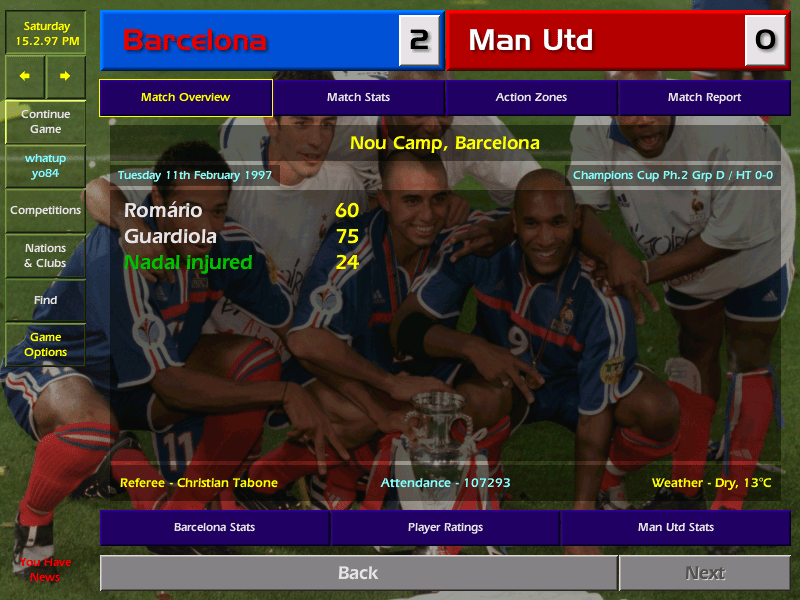The height and width of the screenshot is (600, 800).
Task: Show Player Ratings
Action: 445,527
